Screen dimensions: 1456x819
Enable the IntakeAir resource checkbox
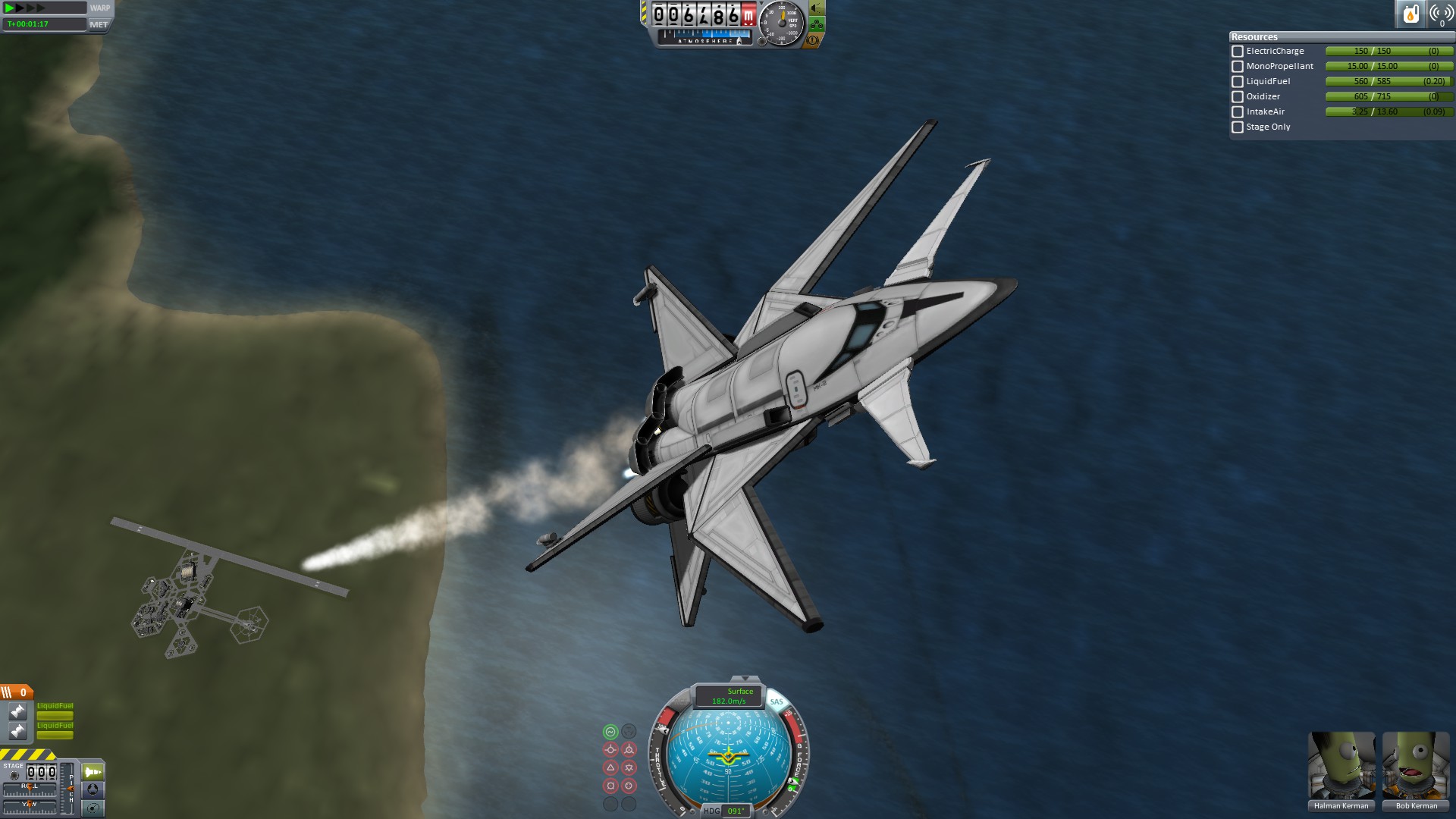[x=1238, y=112]
